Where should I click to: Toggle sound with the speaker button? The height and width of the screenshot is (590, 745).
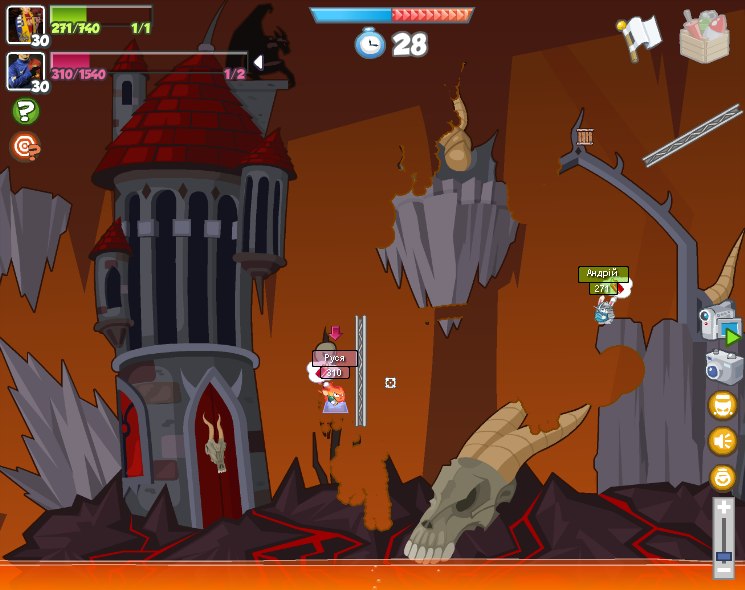[722, 440]
